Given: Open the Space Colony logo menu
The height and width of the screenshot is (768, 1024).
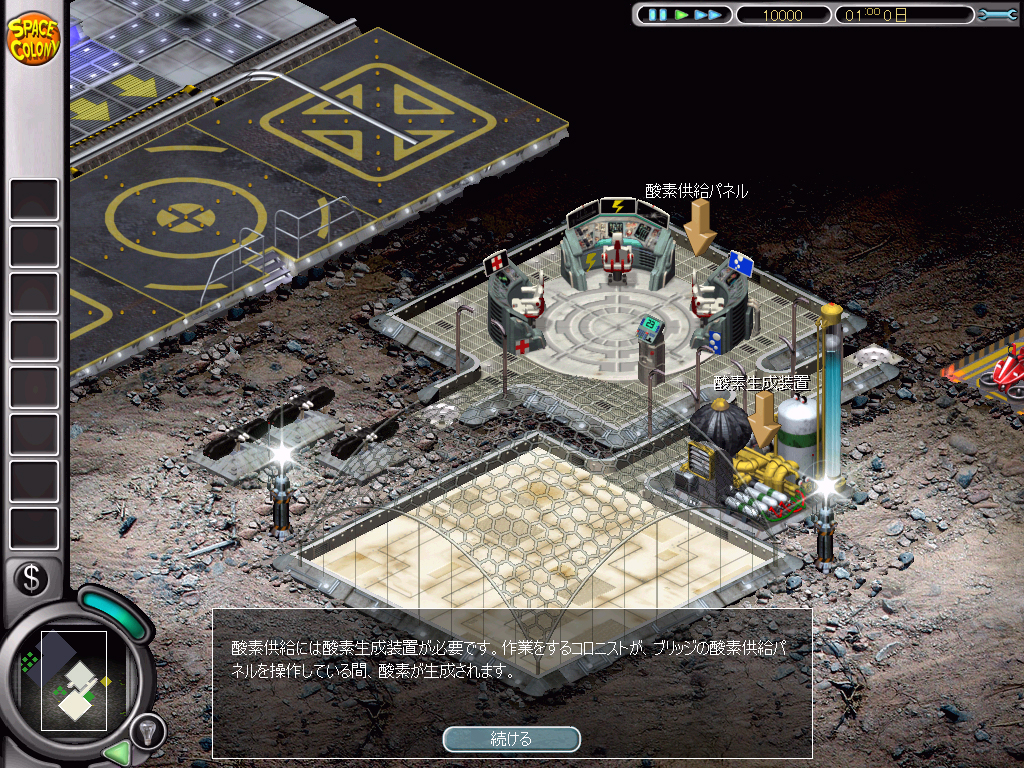Looking at the screenshot, I should point(33,37).
